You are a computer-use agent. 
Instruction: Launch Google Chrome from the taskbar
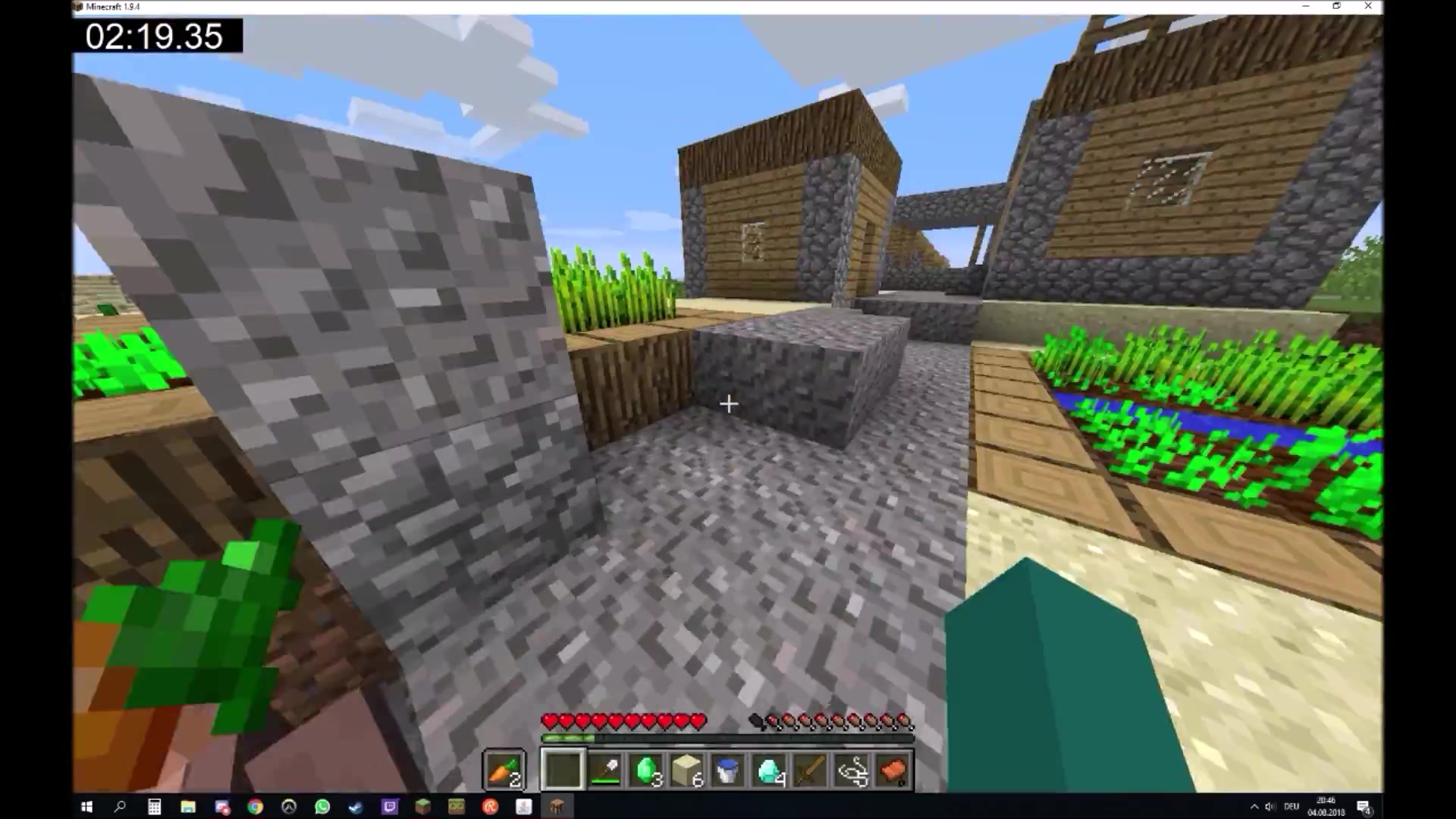[255, 806]
